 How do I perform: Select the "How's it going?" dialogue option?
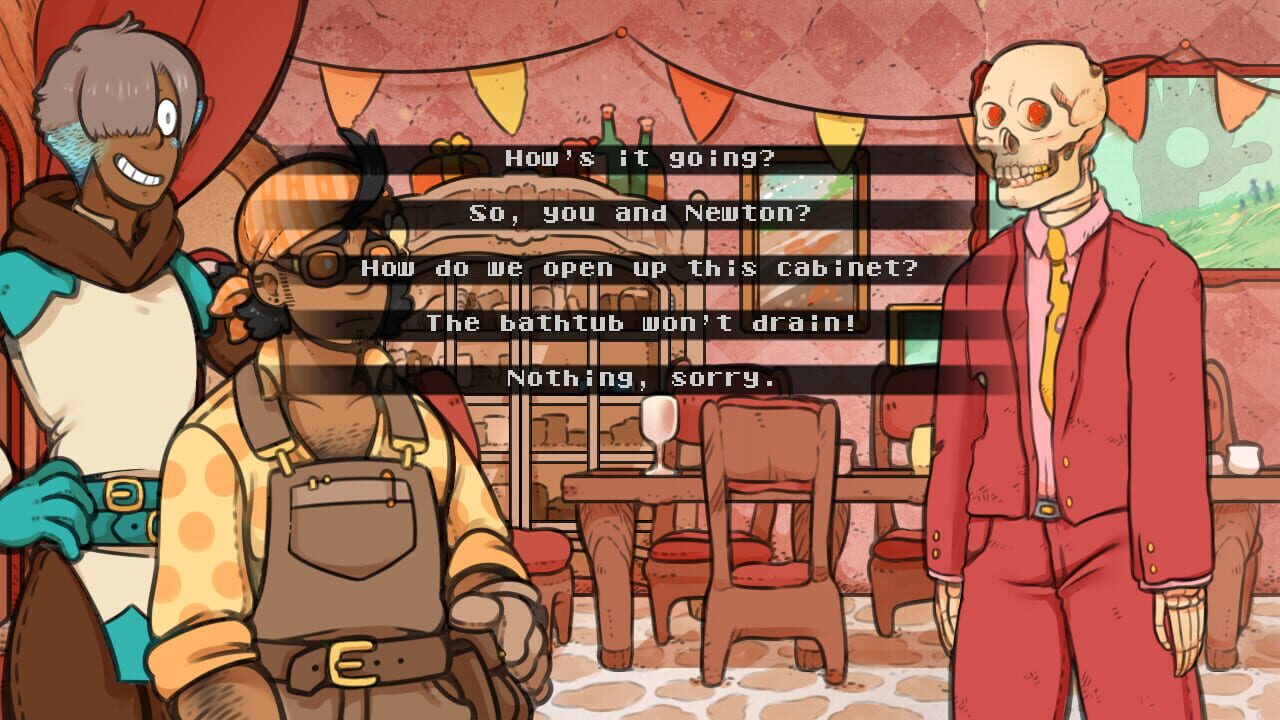(640, 157)
